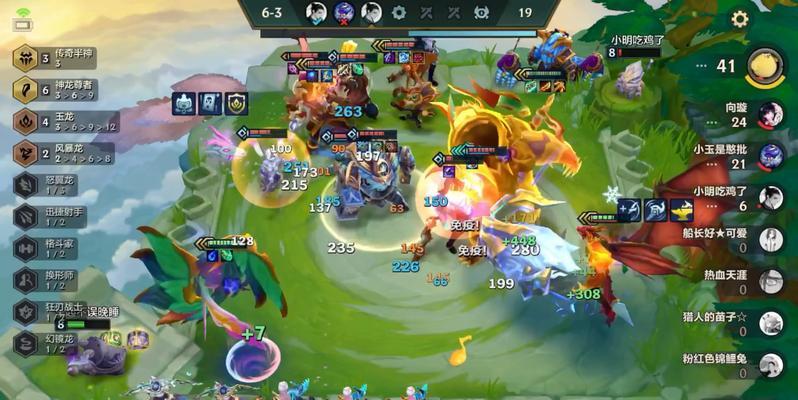View player 小玉是憨批's board
Viewport: 798px width, 400px height.
769,156
